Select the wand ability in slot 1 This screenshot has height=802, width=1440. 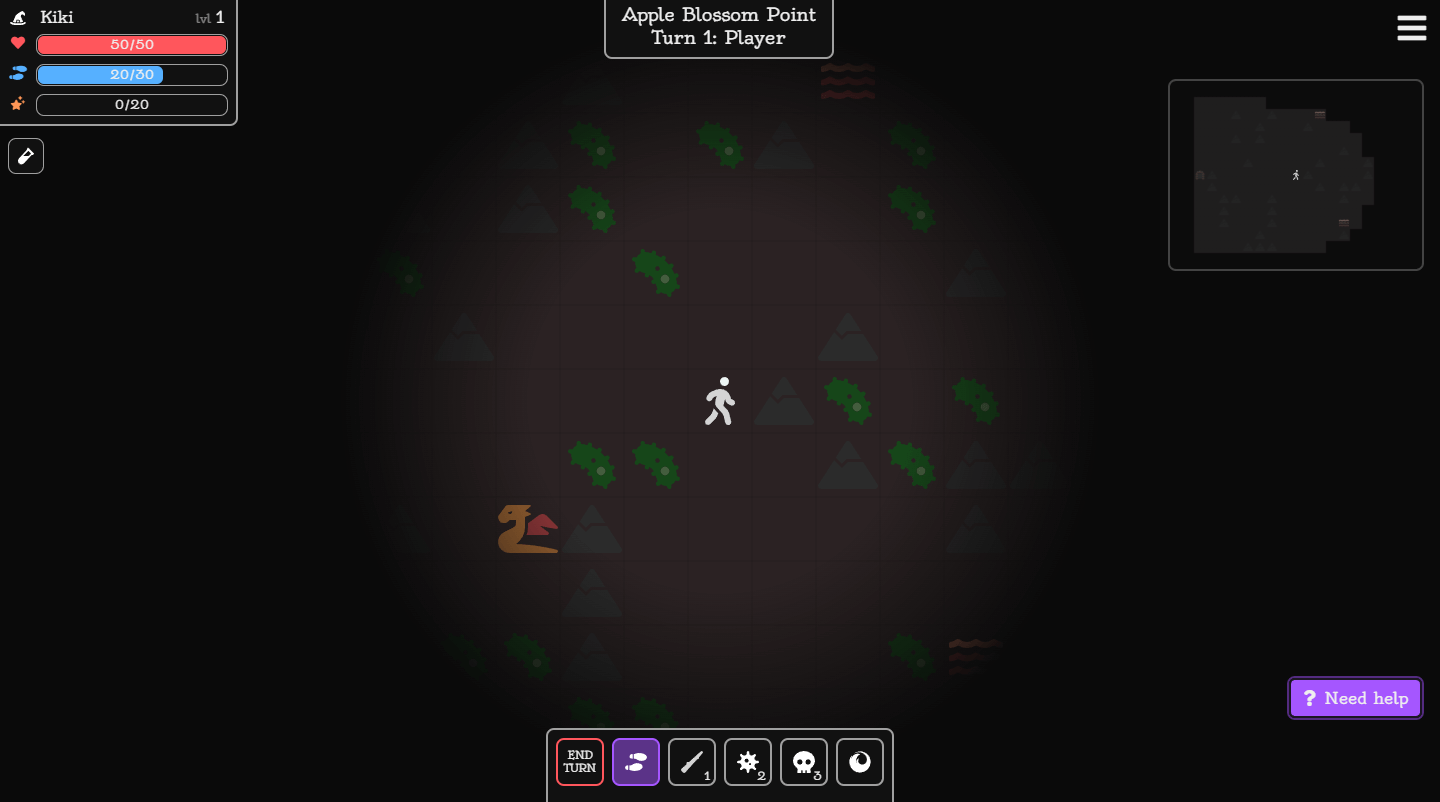pyautogui.click(x=692, y=762)
